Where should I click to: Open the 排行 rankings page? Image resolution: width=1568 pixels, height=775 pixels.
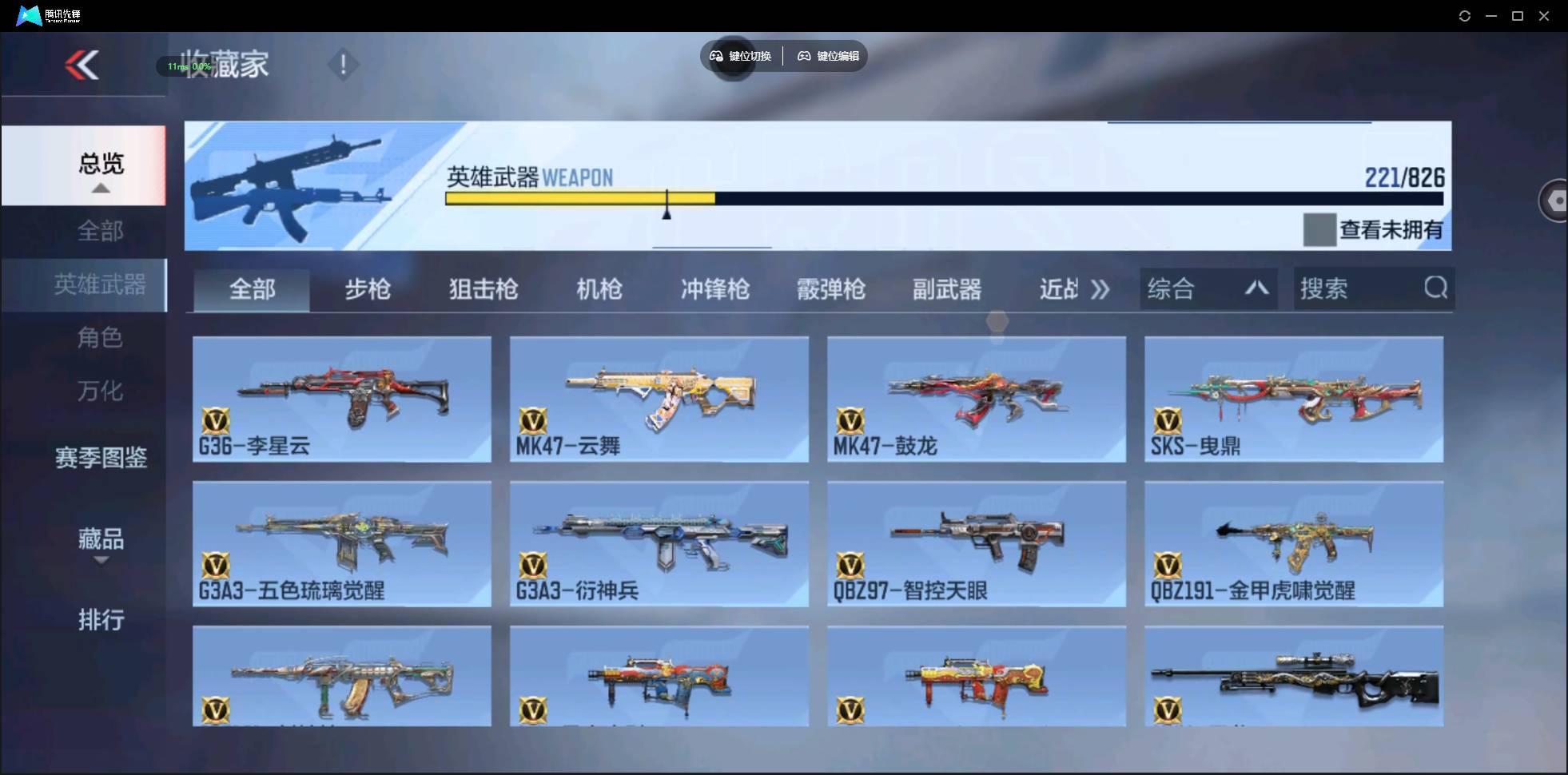(x=101, y=621)
